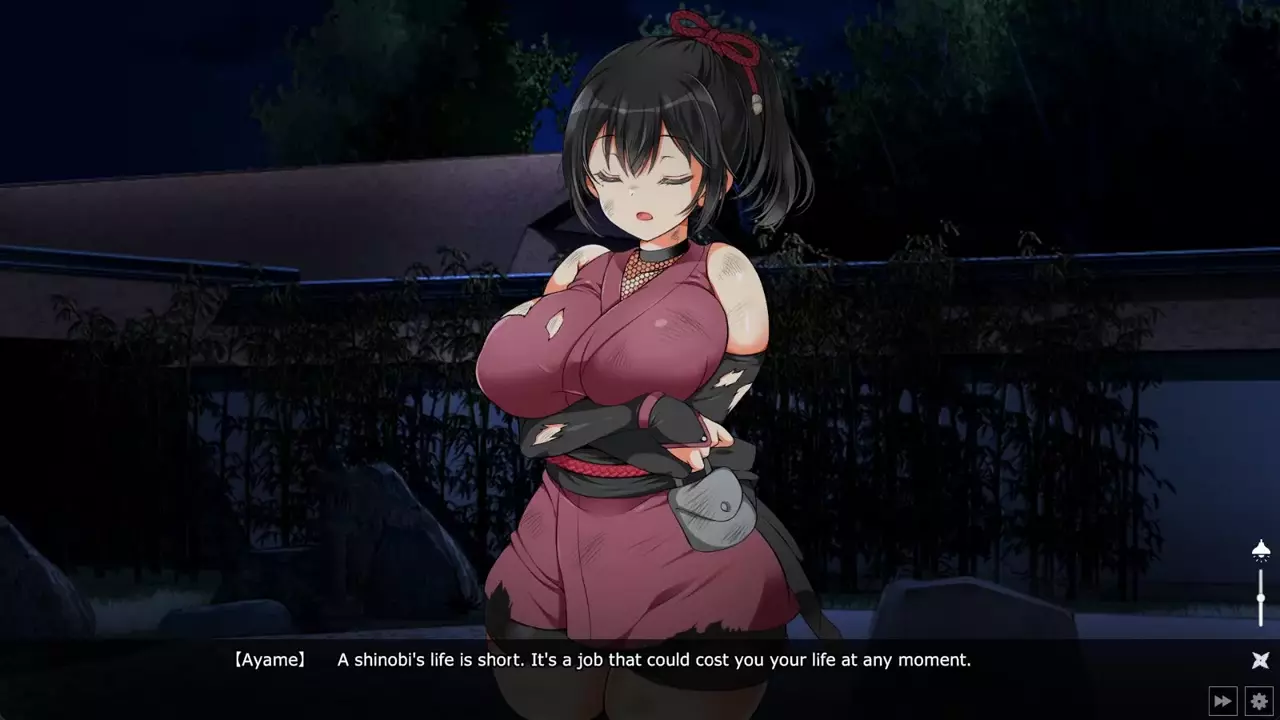Click the brightness slider handle
This screenshot has height=720, width=1280.
click(1261, 597)
